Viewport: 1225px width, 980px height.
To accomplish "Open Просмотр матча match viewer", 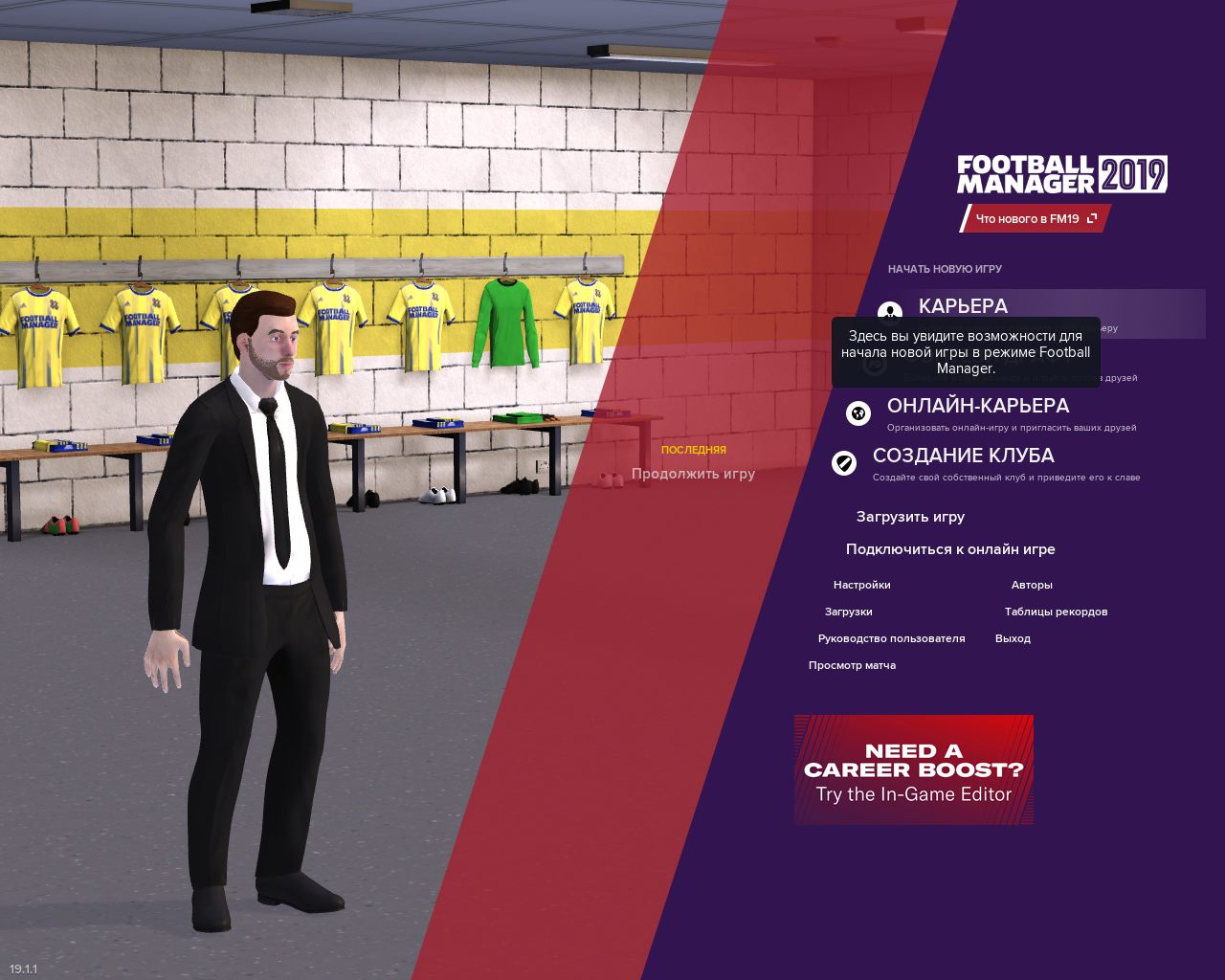I will [852, 665].
